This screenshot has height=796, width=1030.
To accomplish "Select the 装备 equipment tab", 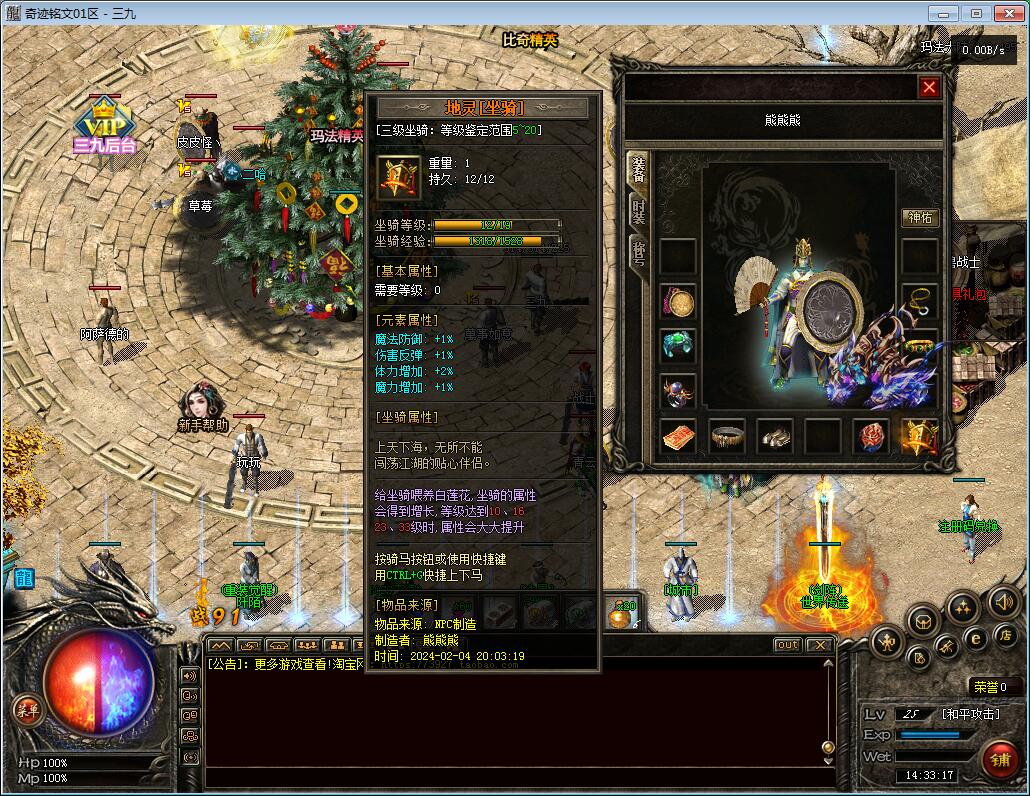I will click(637, 170).
